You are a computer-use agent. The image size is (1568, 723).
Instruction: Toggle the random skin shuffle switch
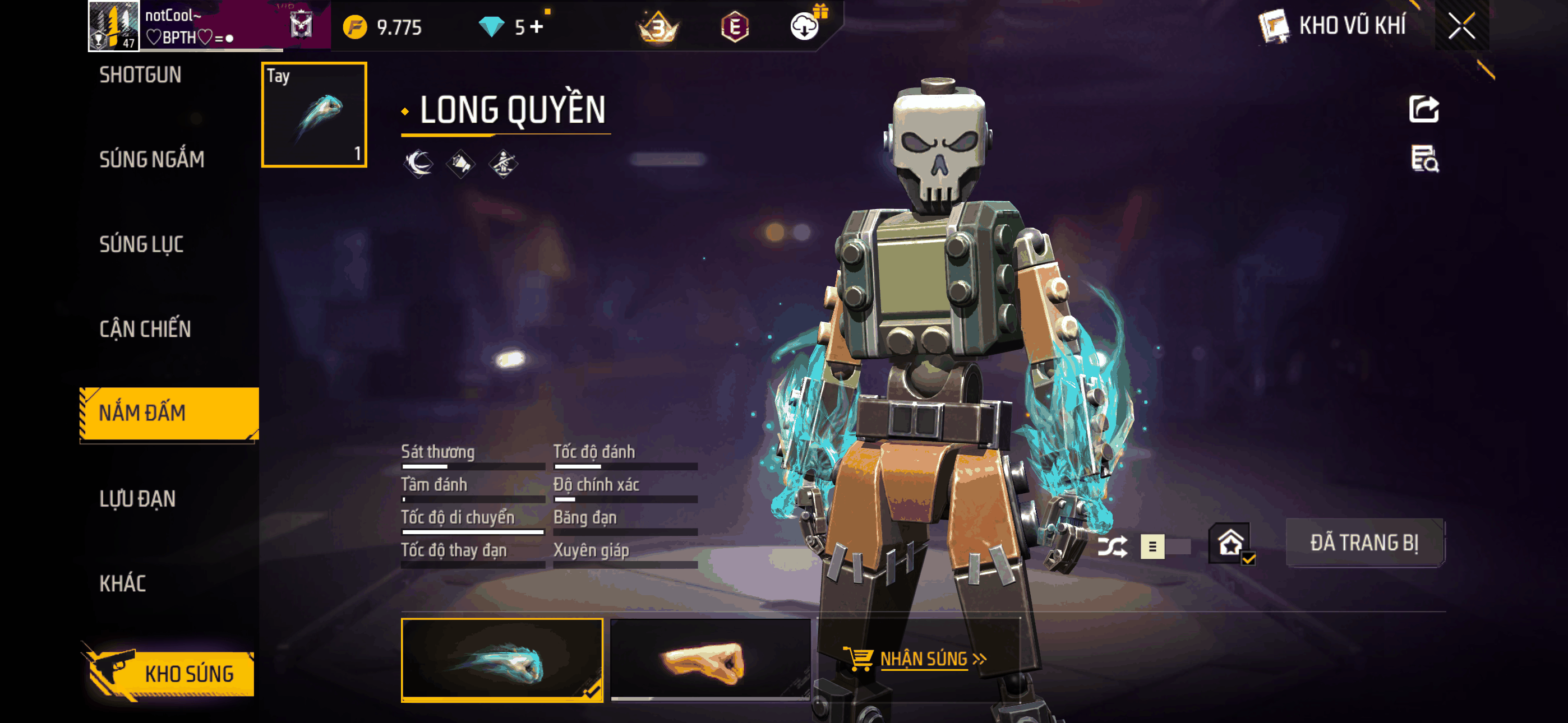[1164, 546]
